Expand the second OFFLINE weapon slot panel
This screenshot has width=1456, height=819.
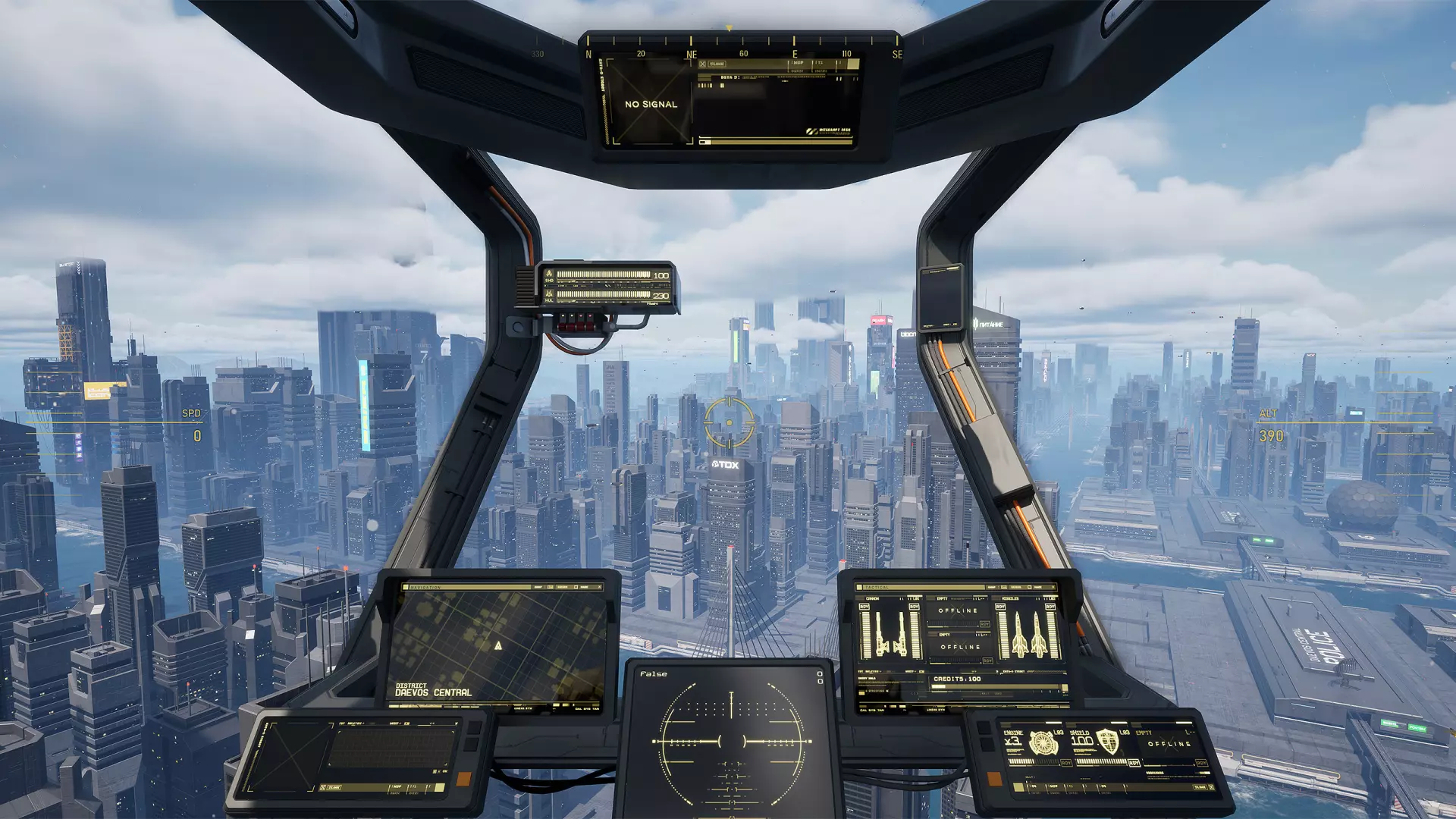tap(961, 647)
